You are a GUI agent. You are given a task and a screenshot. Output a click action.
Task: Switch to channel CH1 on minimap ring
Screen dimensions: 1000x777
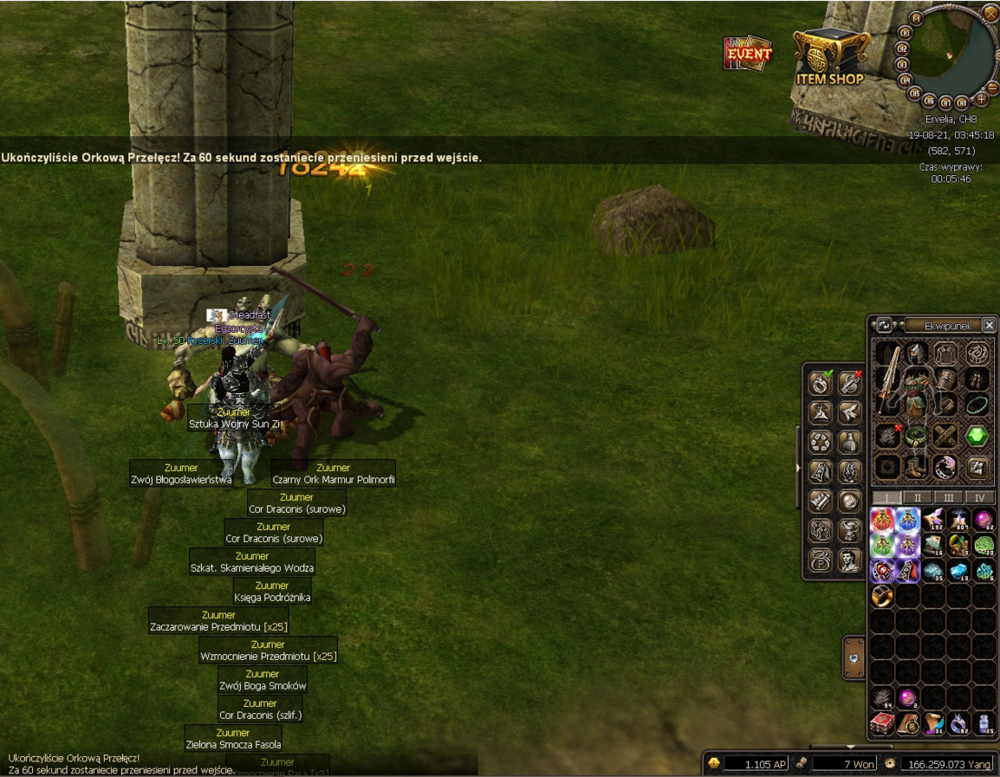click(x=903, y=33)
